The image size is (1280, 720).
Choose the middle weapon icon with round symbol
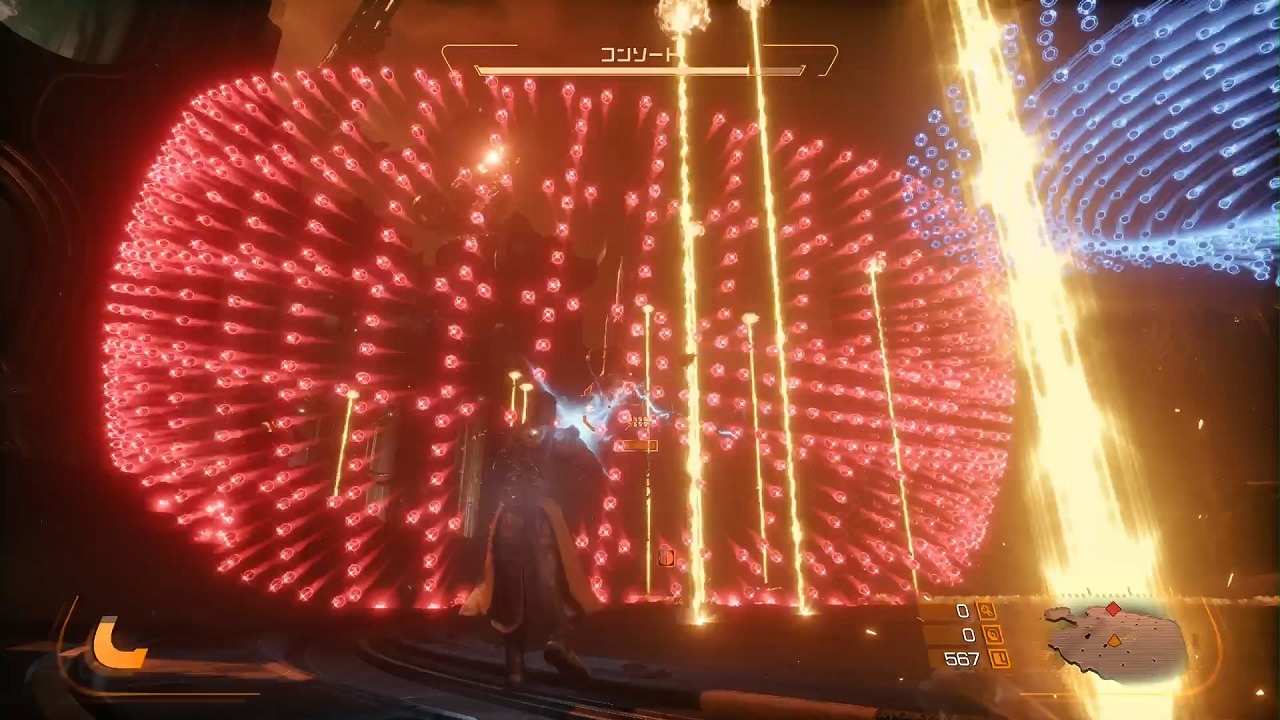coord(992,635)
